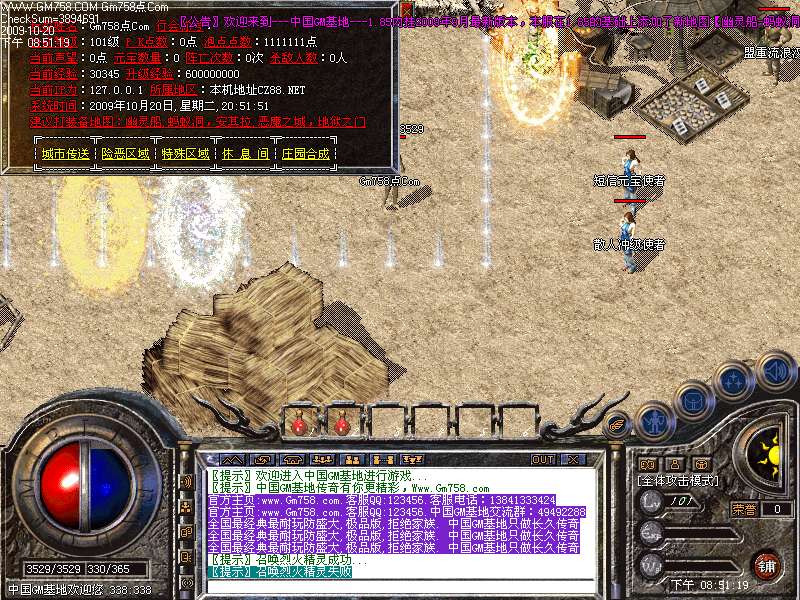
Task: Choose the 险恶区域 dangerous zones option
Action: [x=127, y=154]
